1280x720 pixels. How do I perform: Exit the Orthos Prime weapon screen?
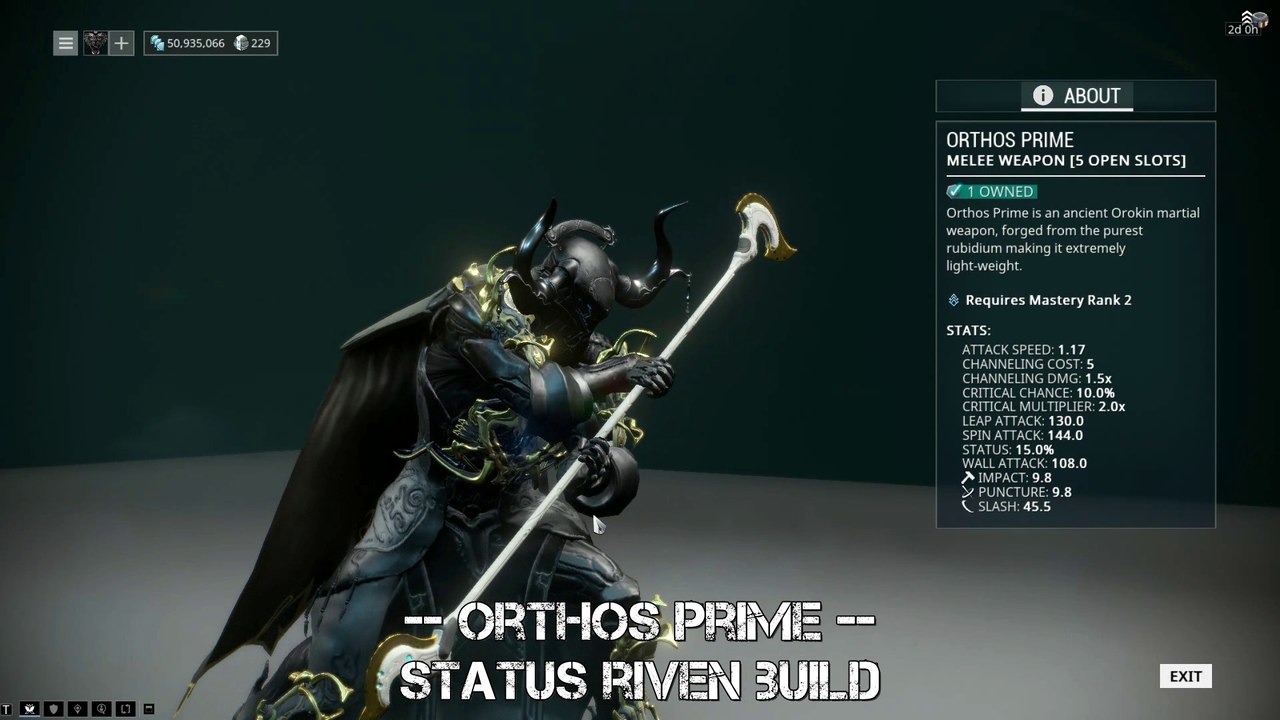[1185, 677]
